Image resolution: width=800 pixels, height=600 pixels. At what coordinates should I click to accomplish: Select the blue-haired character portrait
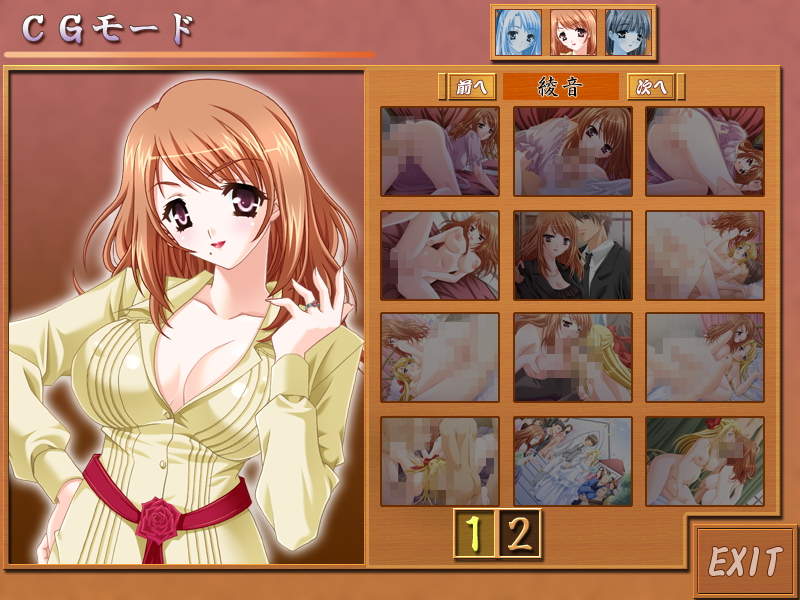click(x=520, y=33)
